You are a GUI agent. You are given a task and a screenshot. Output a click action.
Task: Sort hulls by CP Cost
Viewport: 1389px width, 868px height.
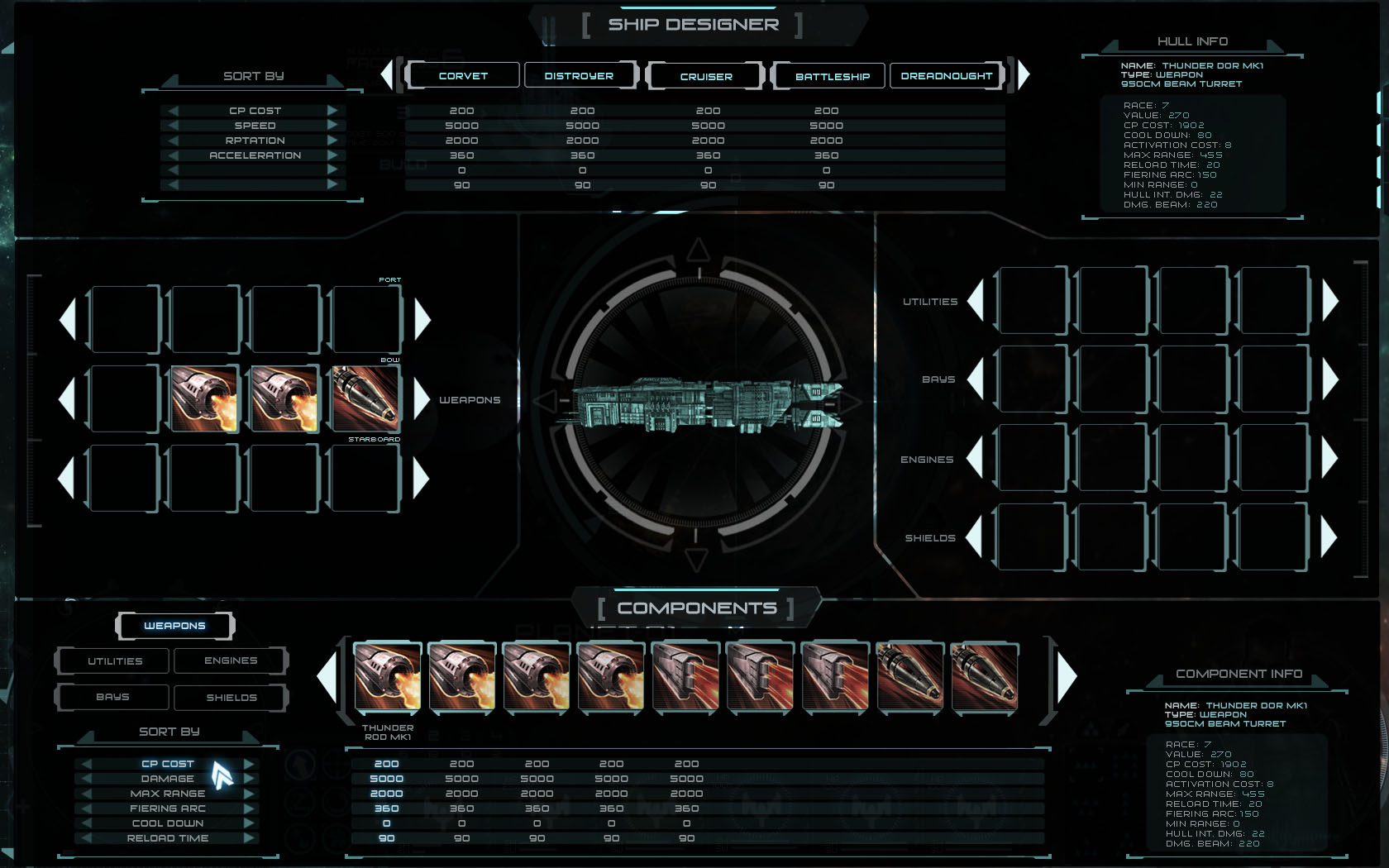tap(255, 111)
